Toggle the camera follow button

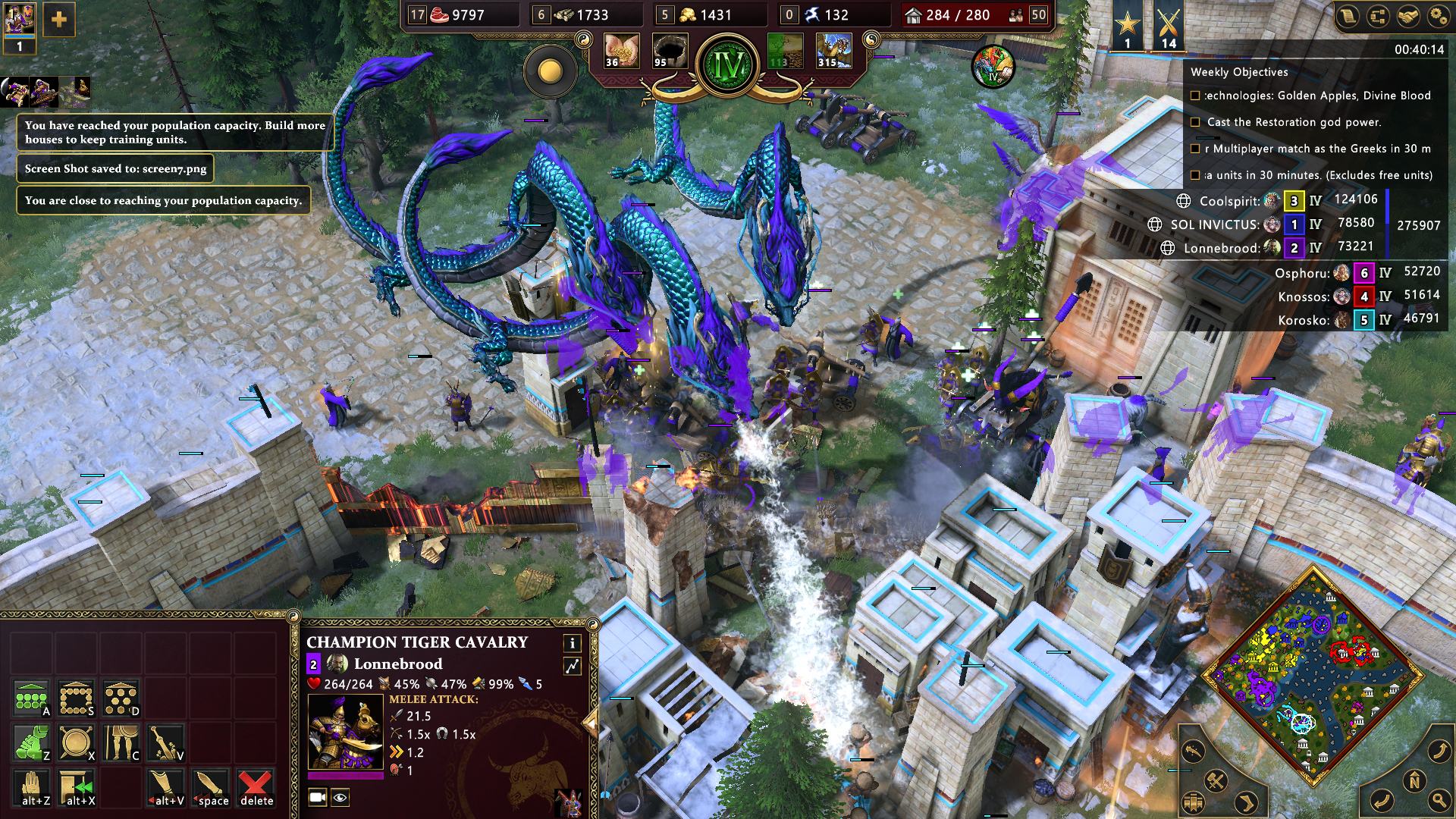point(318,797)
